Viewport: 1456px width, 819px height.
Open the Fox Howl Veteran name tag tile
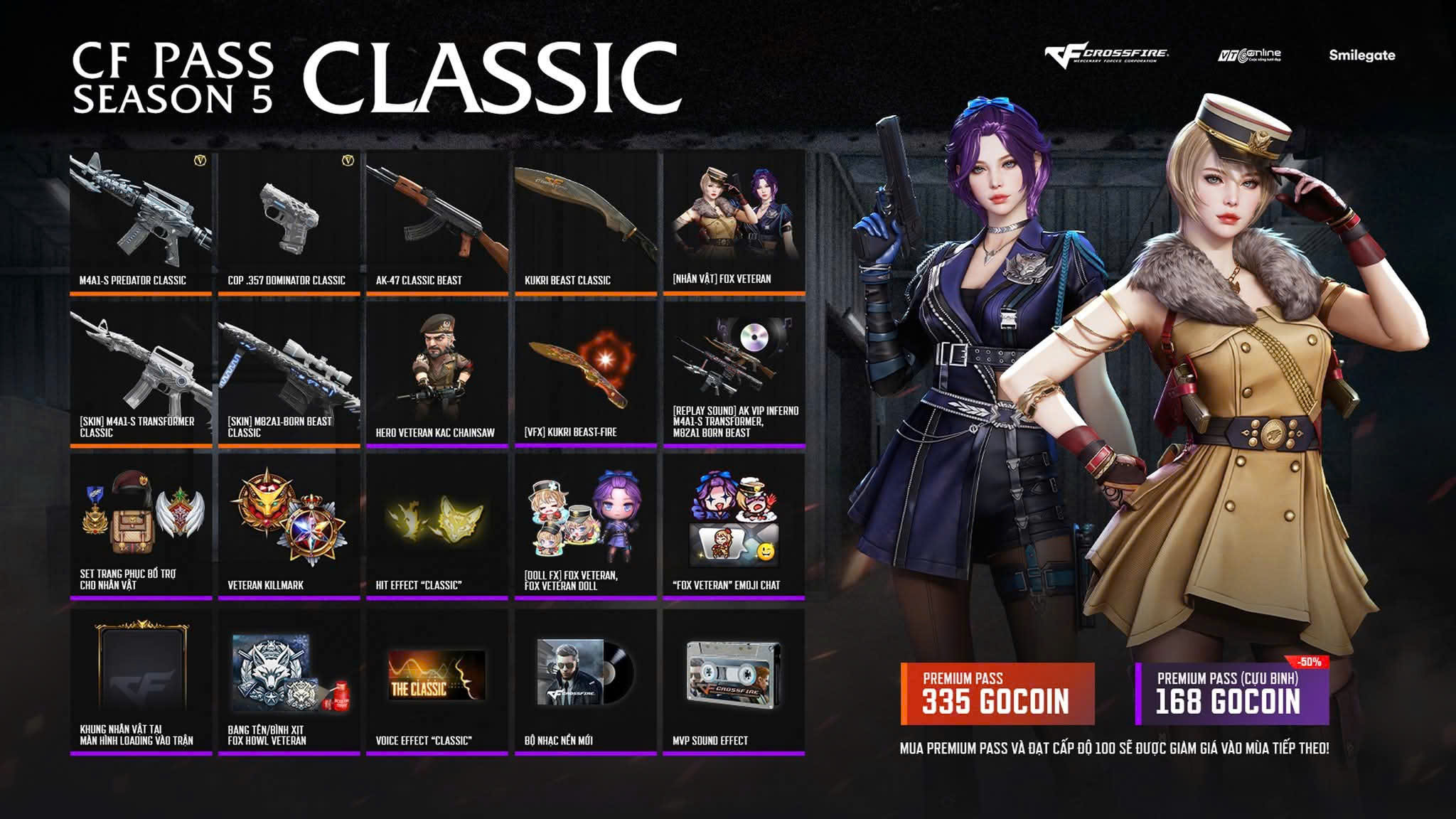pos(289,680)
